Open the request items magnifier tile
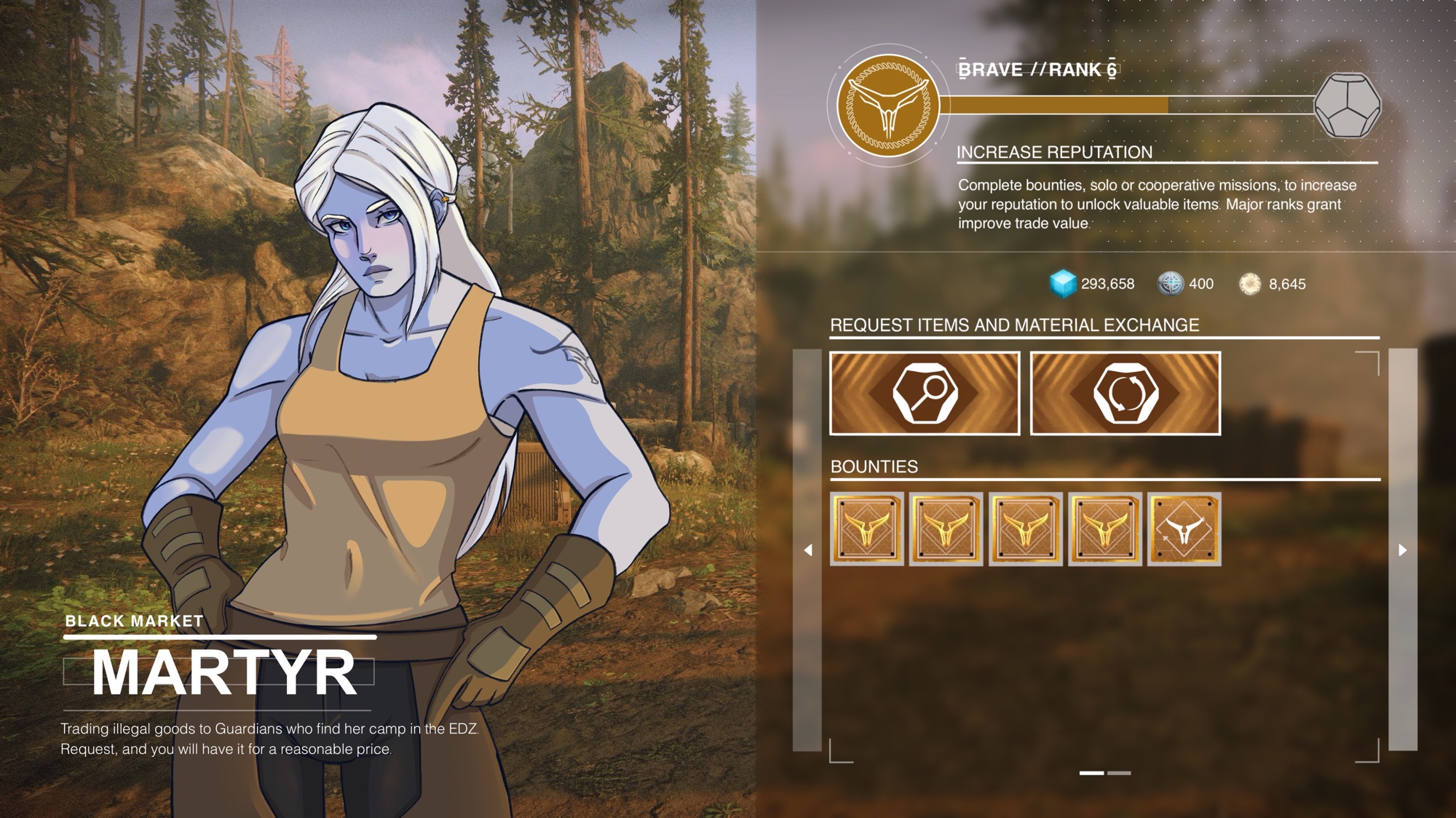The width and height of the screenshot is (1456, 818). point(925,394)
